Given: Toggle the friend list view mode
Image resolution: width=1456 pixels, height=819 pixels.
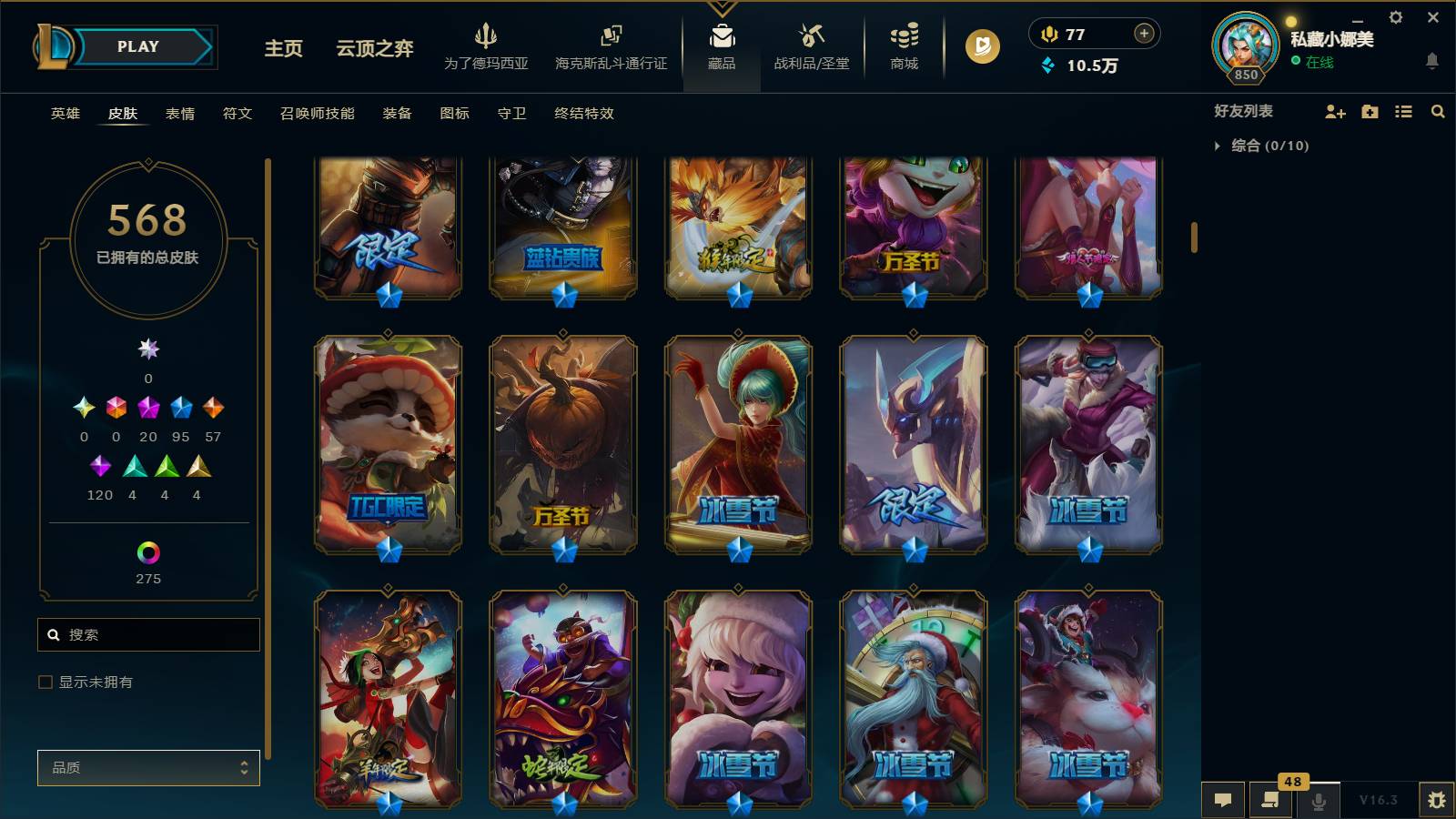Looking at the screenshot, I should click(1403, 112).
